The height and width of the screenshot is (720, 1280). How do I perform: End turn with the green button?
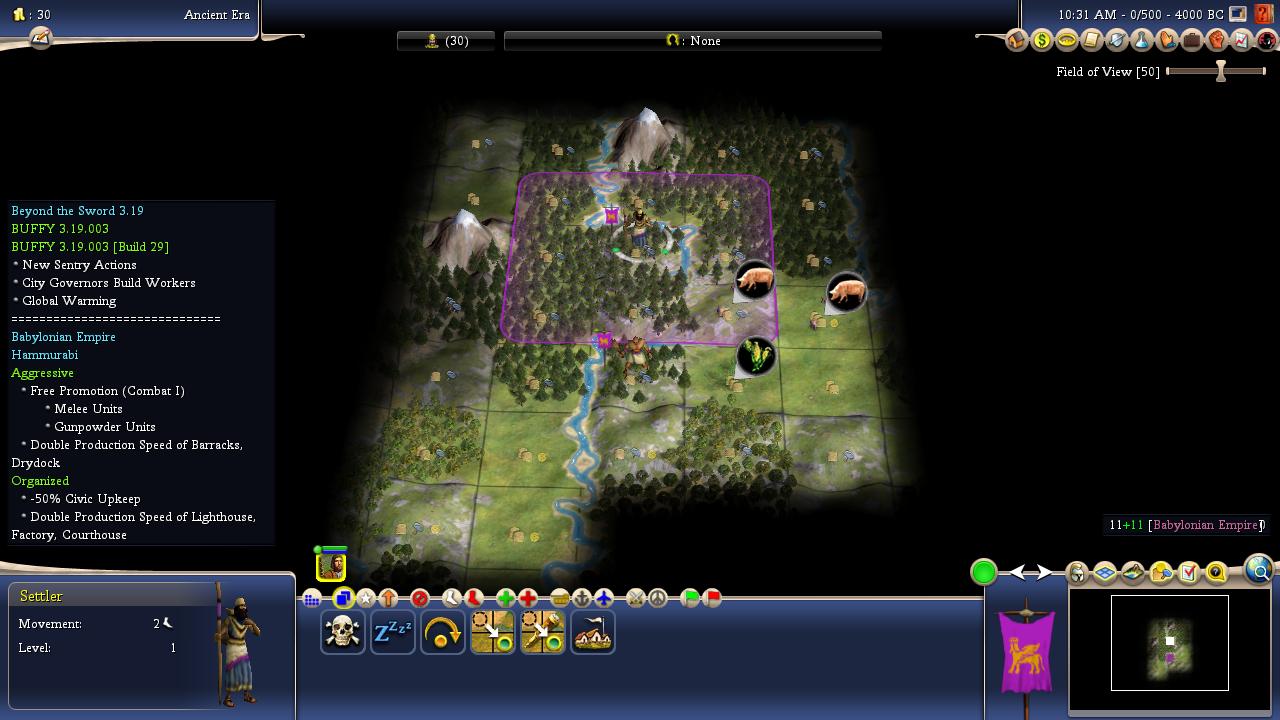click(984, 572)
